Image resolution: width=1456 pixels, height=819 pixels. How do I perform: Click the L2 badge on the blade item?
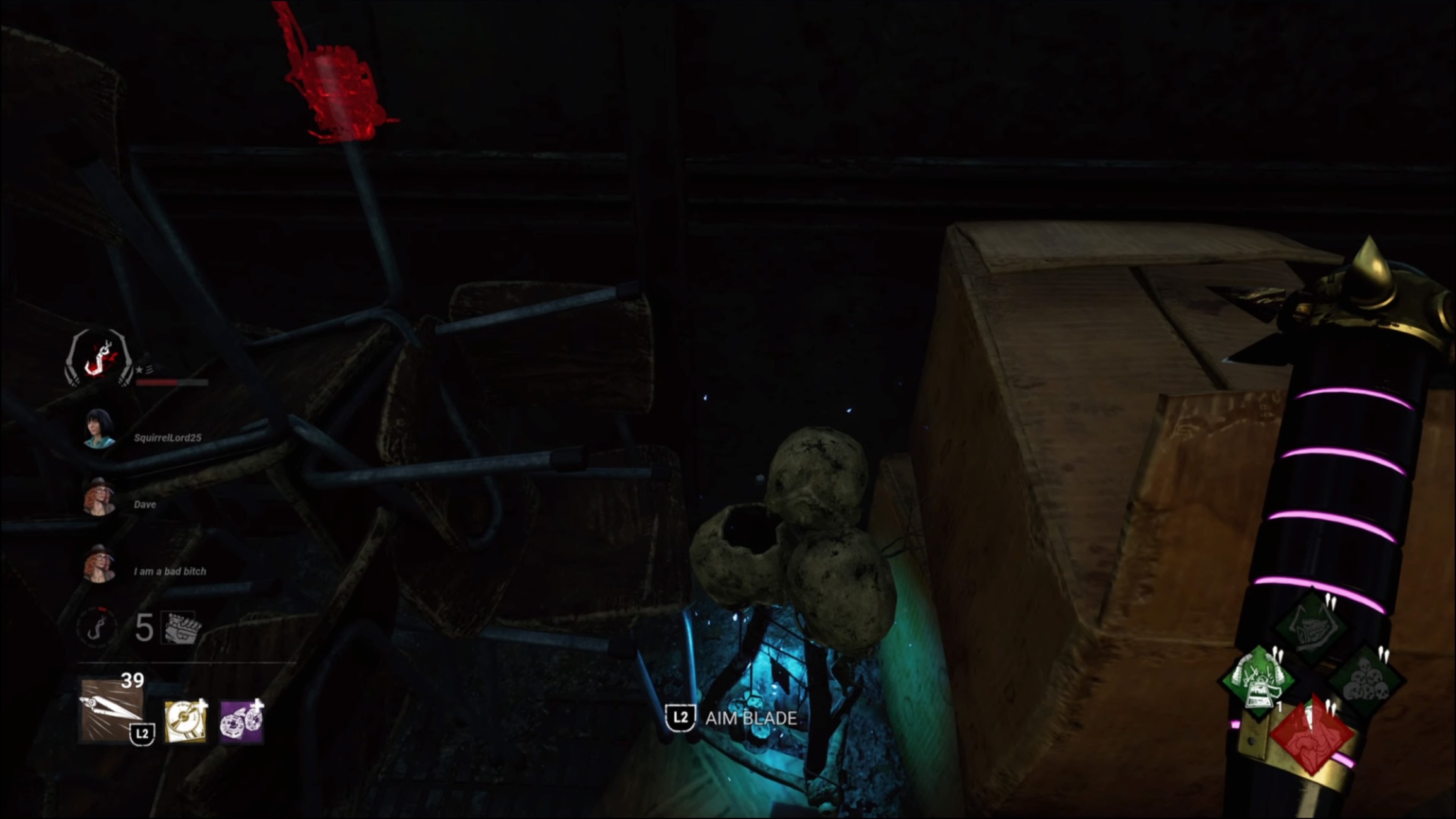coord(141,733)
